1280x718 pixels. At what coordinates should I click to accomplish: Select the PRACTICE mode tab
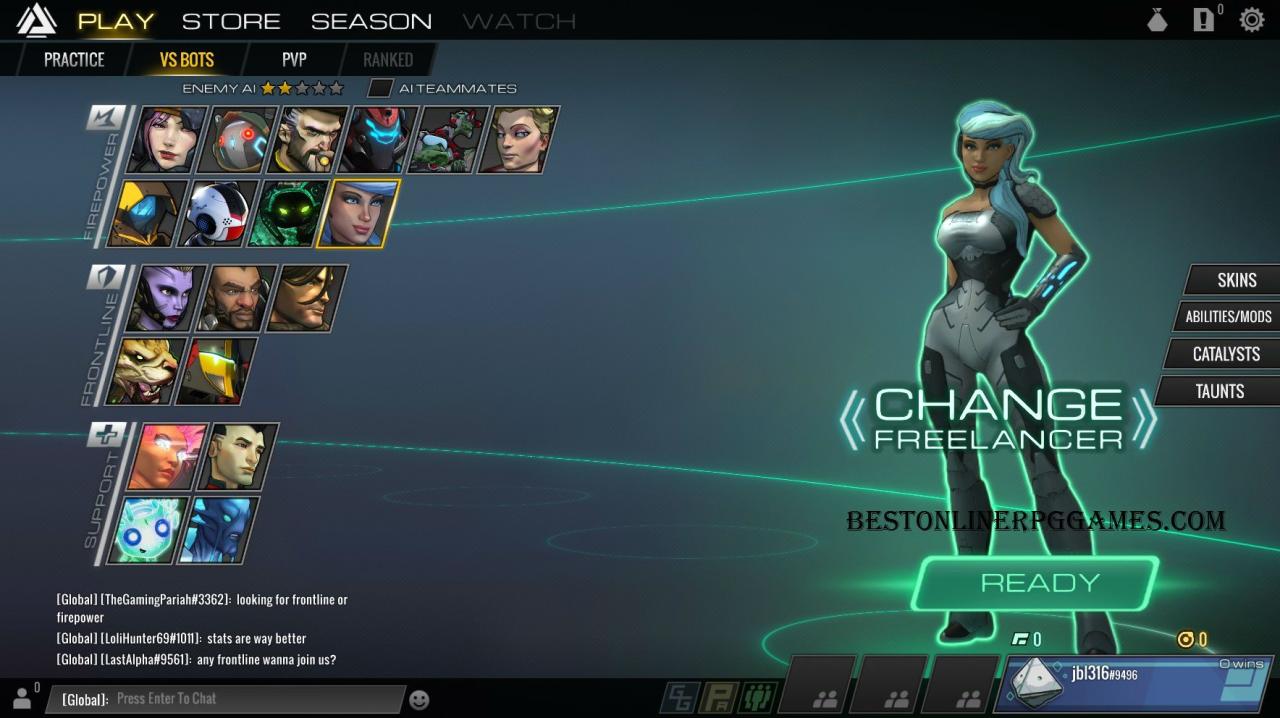click(74, 60)
